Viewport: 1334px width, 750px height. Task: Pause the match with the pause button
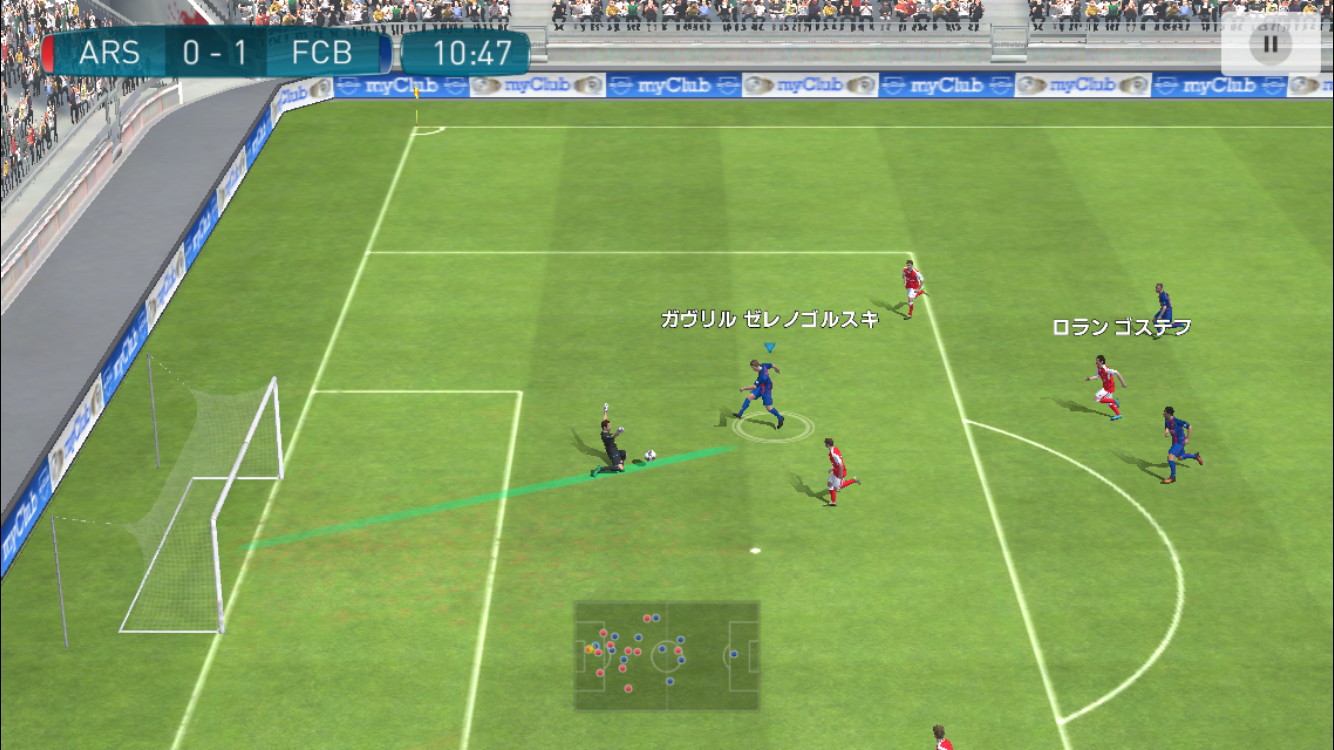[1270, 44]
